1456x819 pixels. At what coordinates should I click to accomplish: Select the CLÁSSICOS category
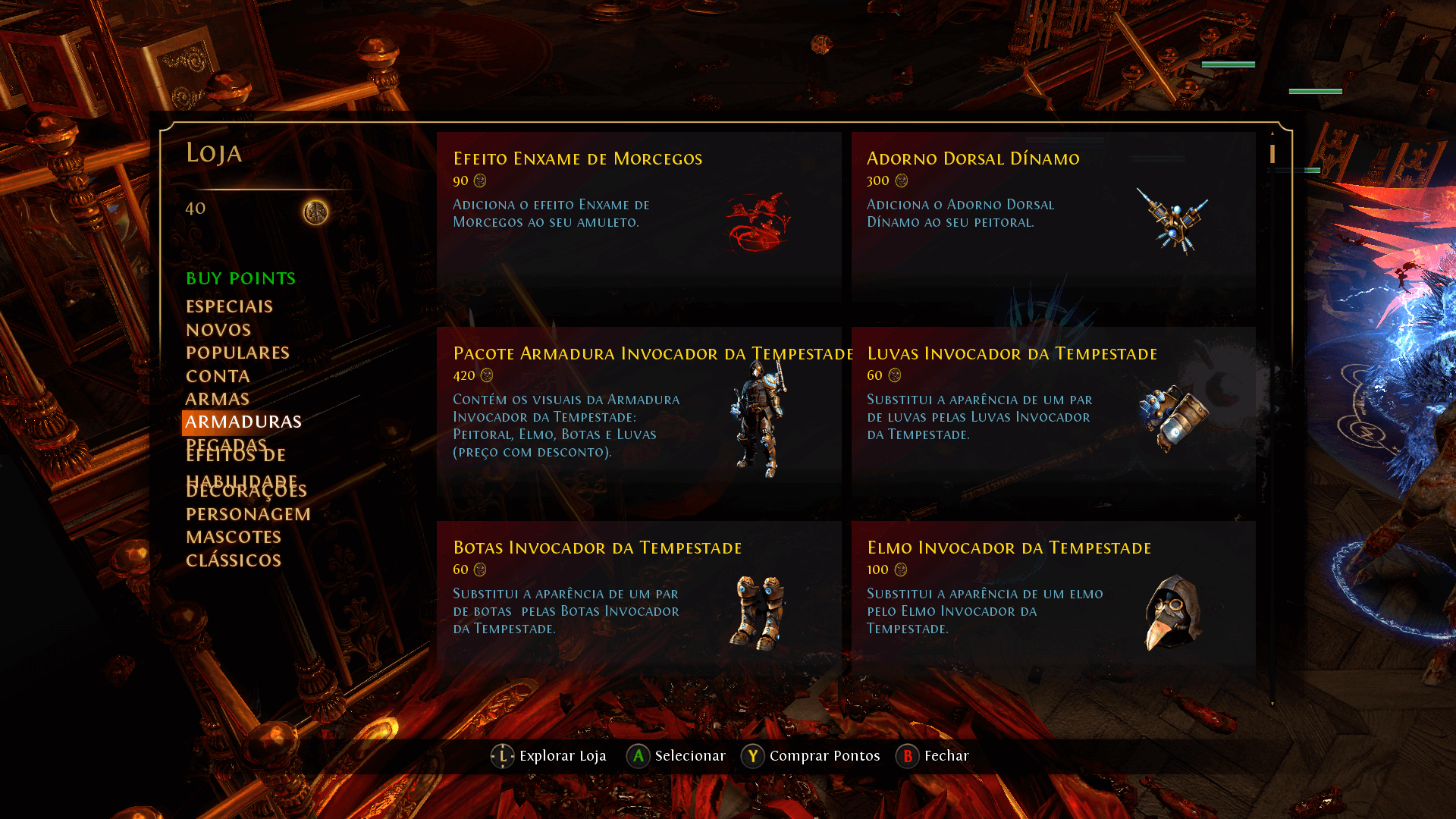coord(233,560)
